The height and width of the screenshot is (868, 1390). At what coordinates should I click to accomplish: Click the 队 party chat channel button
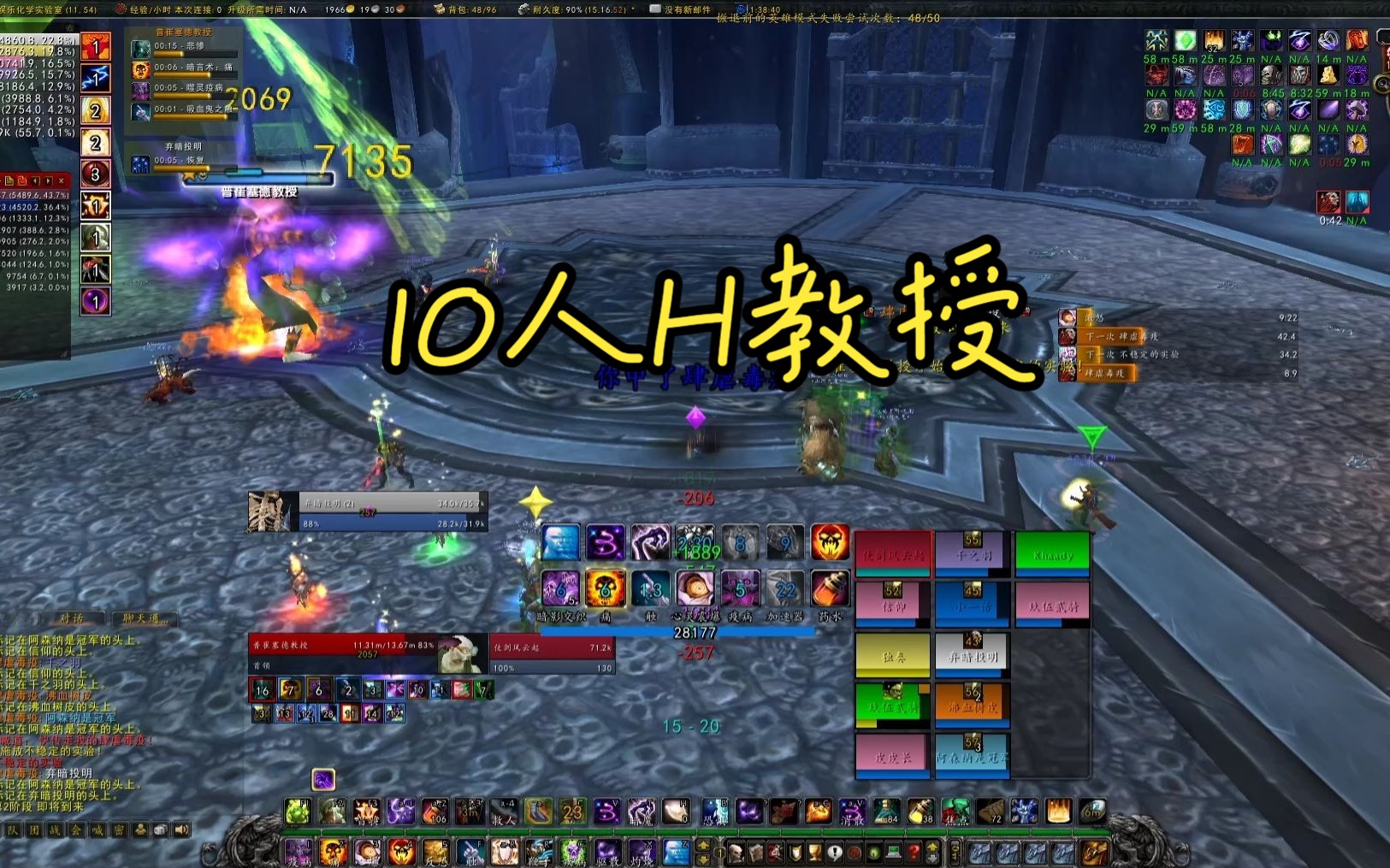[15, 830]
